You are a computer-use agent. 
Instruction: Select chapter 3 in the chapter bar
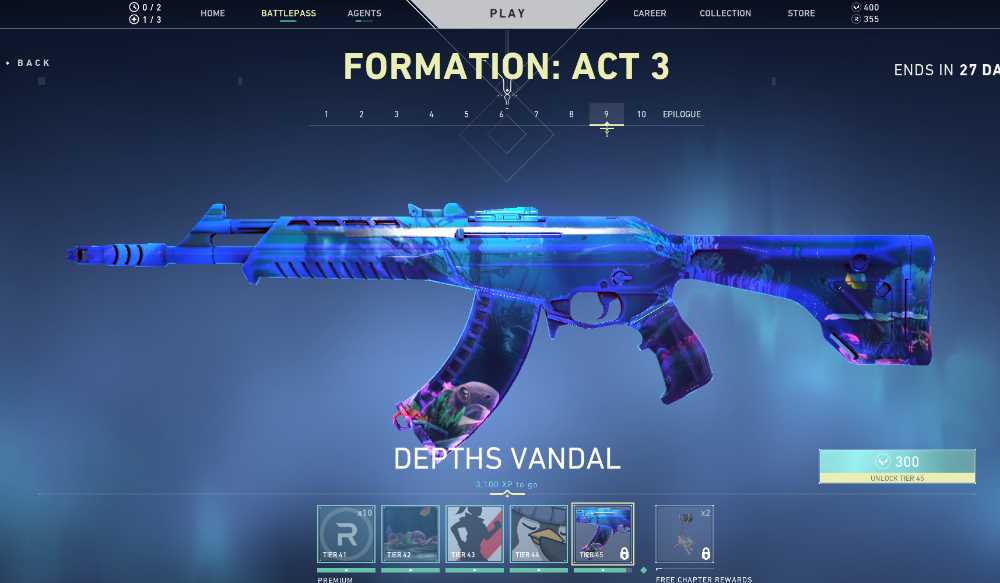396,114
